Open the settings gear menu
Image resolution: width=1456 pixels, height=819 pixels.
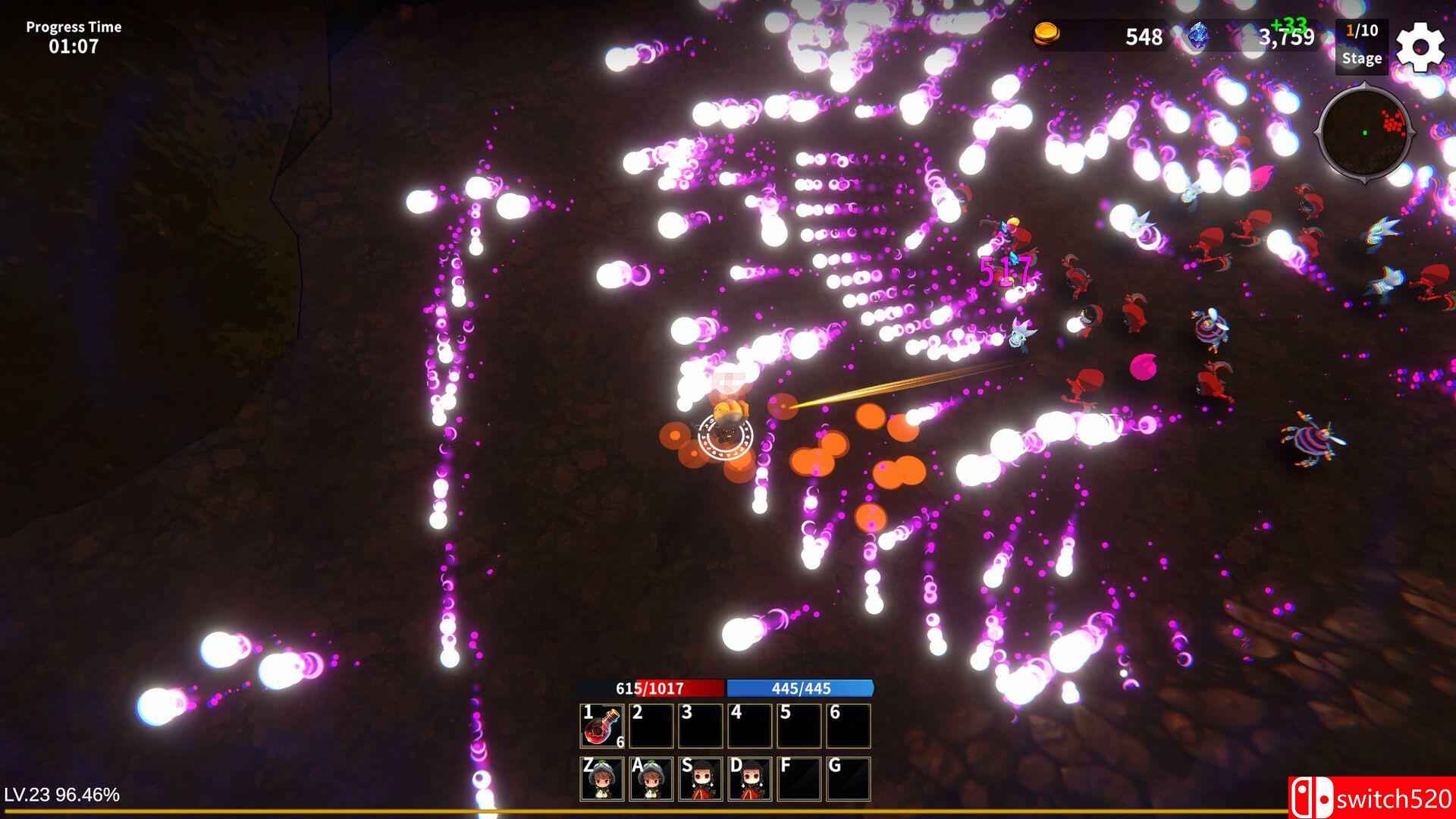[1421, 45]
